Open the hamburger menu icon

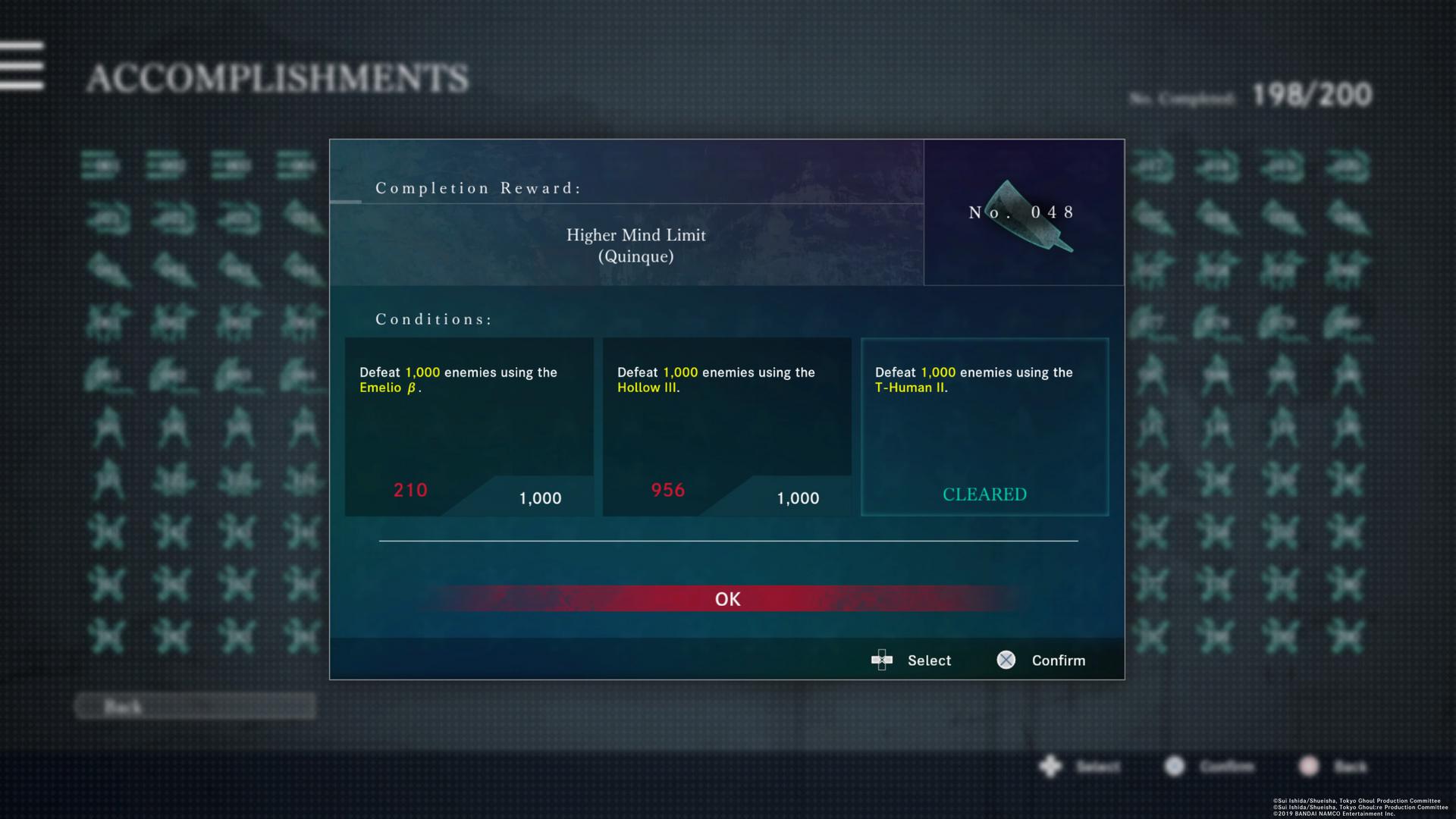pos(22,66)
